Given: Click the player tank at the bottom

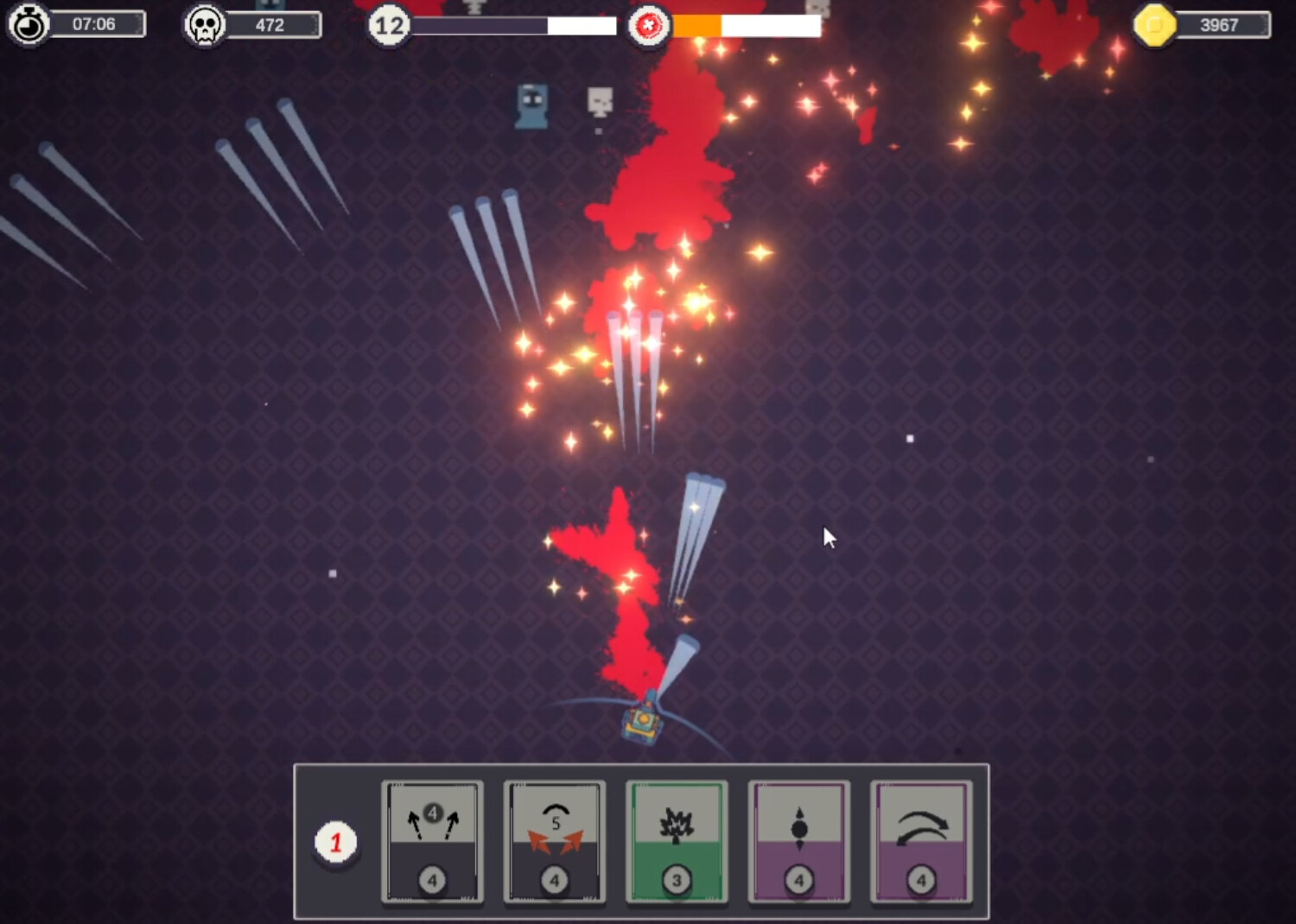Looking at the screenshot, I should coord(643,724).
